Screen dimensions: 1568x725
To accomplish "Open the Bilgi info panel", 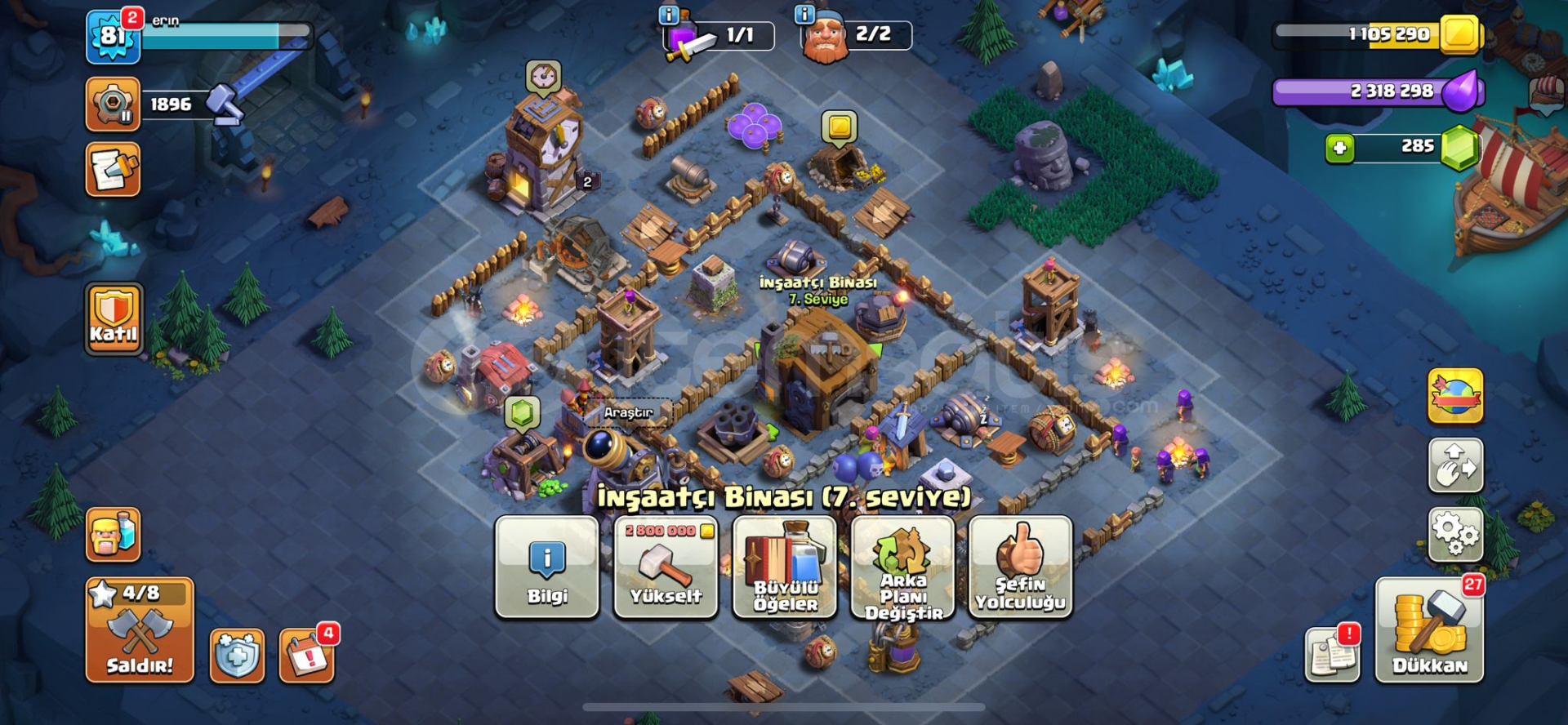I will [546, 567].
